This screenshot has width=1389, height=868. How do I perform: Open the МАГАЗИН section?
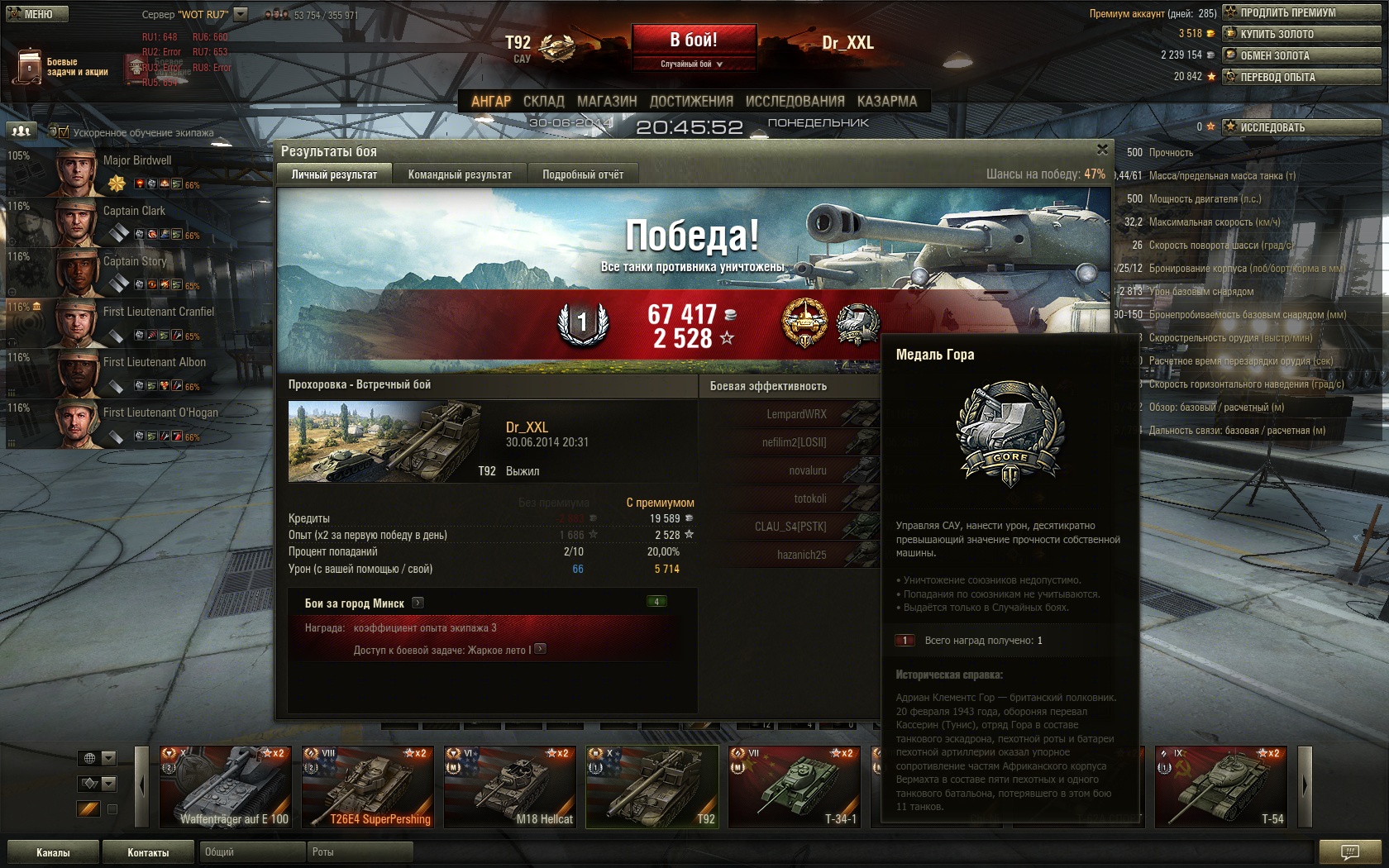click(607, 101)
